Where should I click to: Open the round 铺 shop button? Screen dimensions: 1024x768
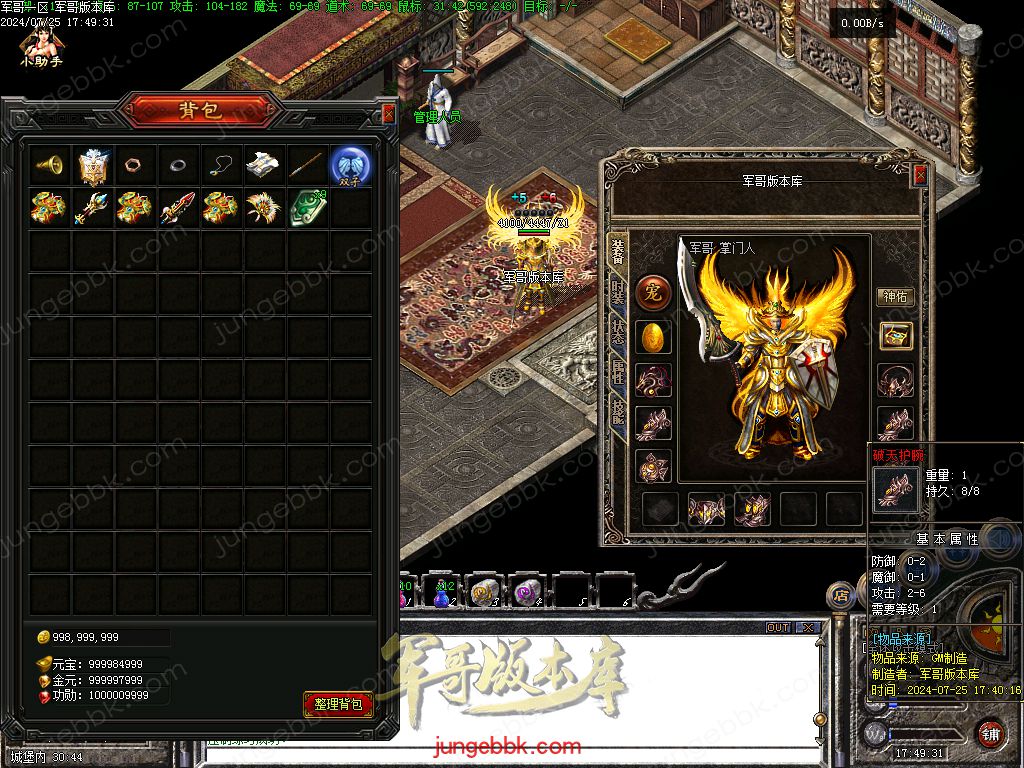990,733
